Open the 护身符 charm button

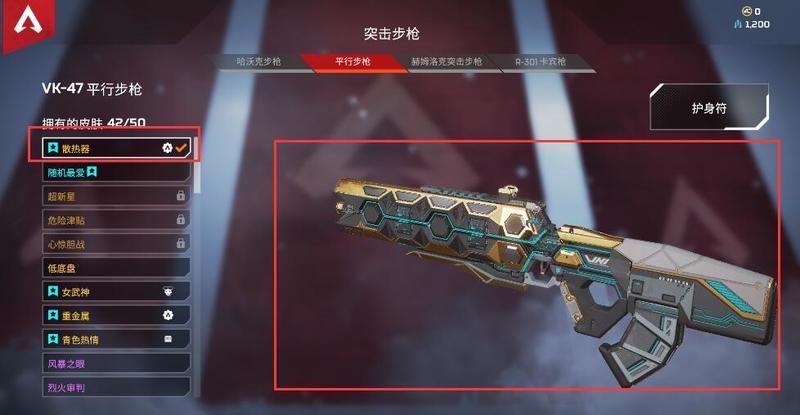tap(715, 107)
